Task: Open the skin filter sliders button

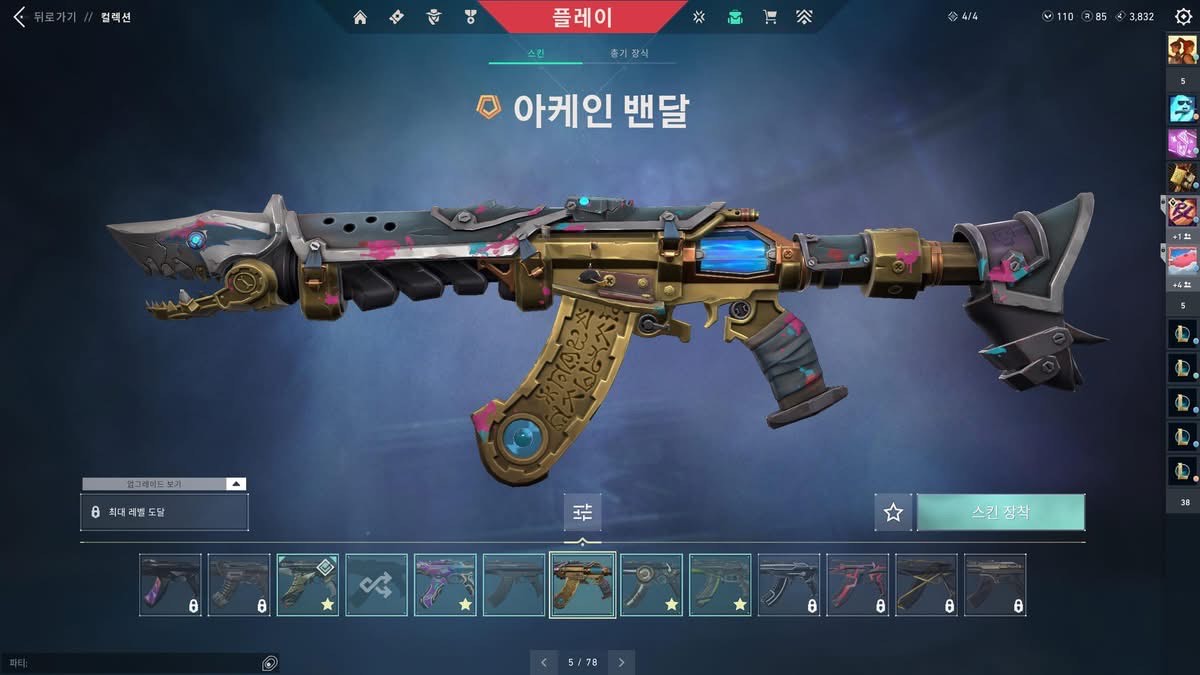Action: click(x=583, y=512)
